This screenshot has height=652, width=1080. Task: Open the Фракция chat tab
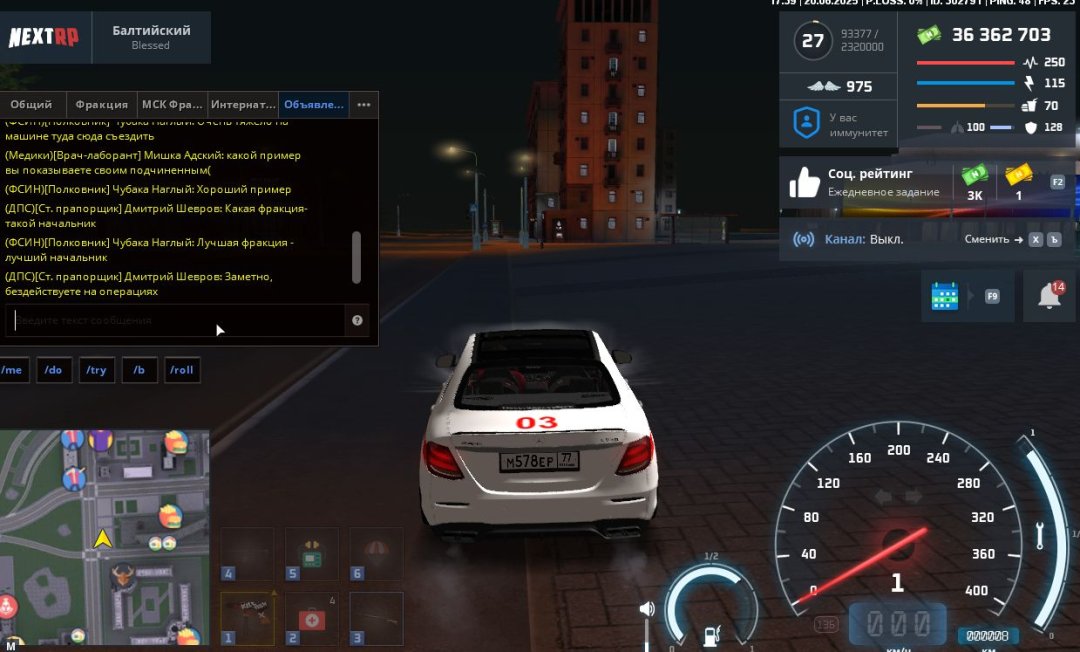point(102,104)
